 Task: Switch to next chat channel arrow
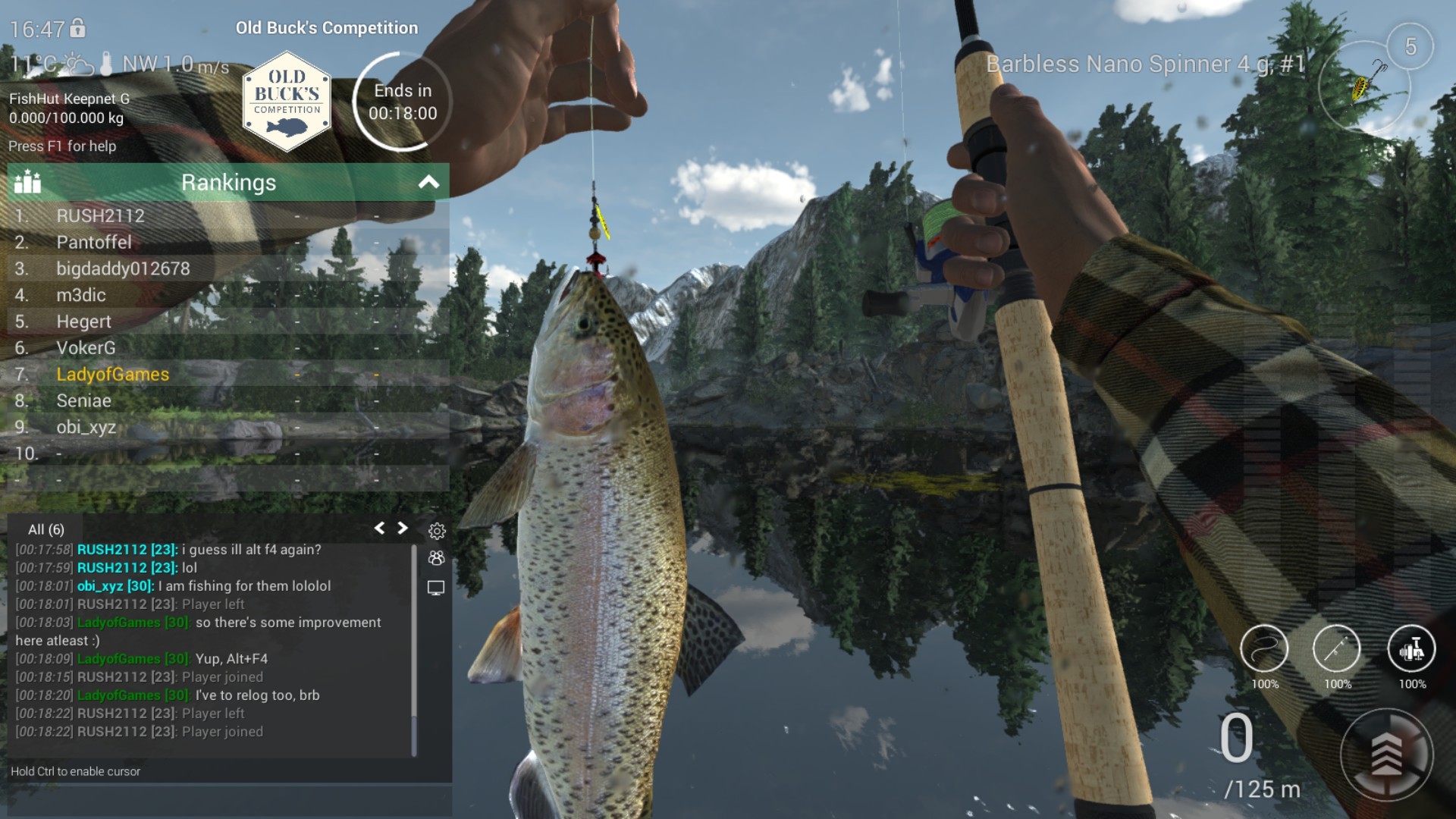tap(403, 529)
